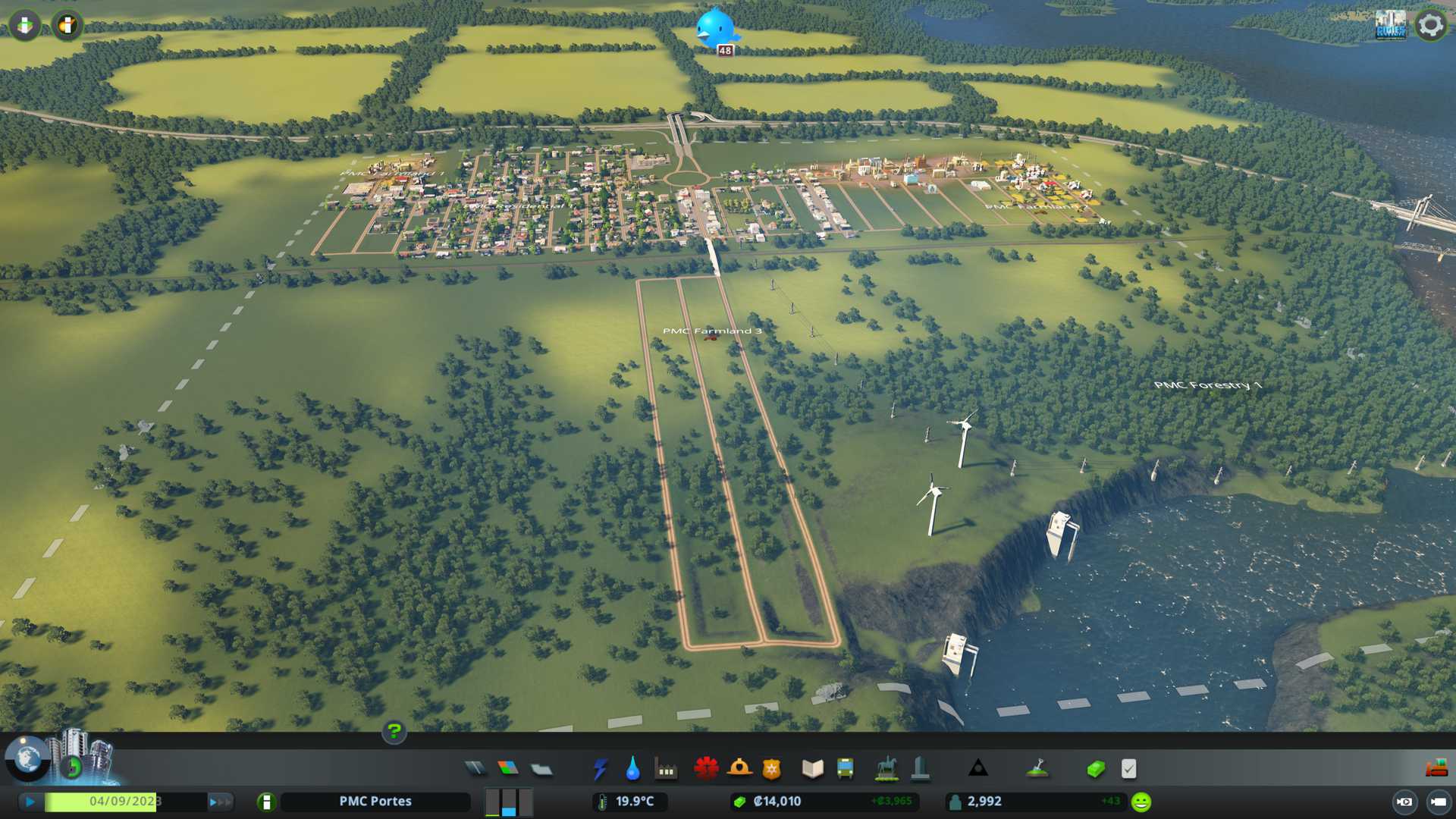This screenshot has height=819, width=1456.
Task: Open the Garbage and Industry factory menu
Action: coord(666,769)
